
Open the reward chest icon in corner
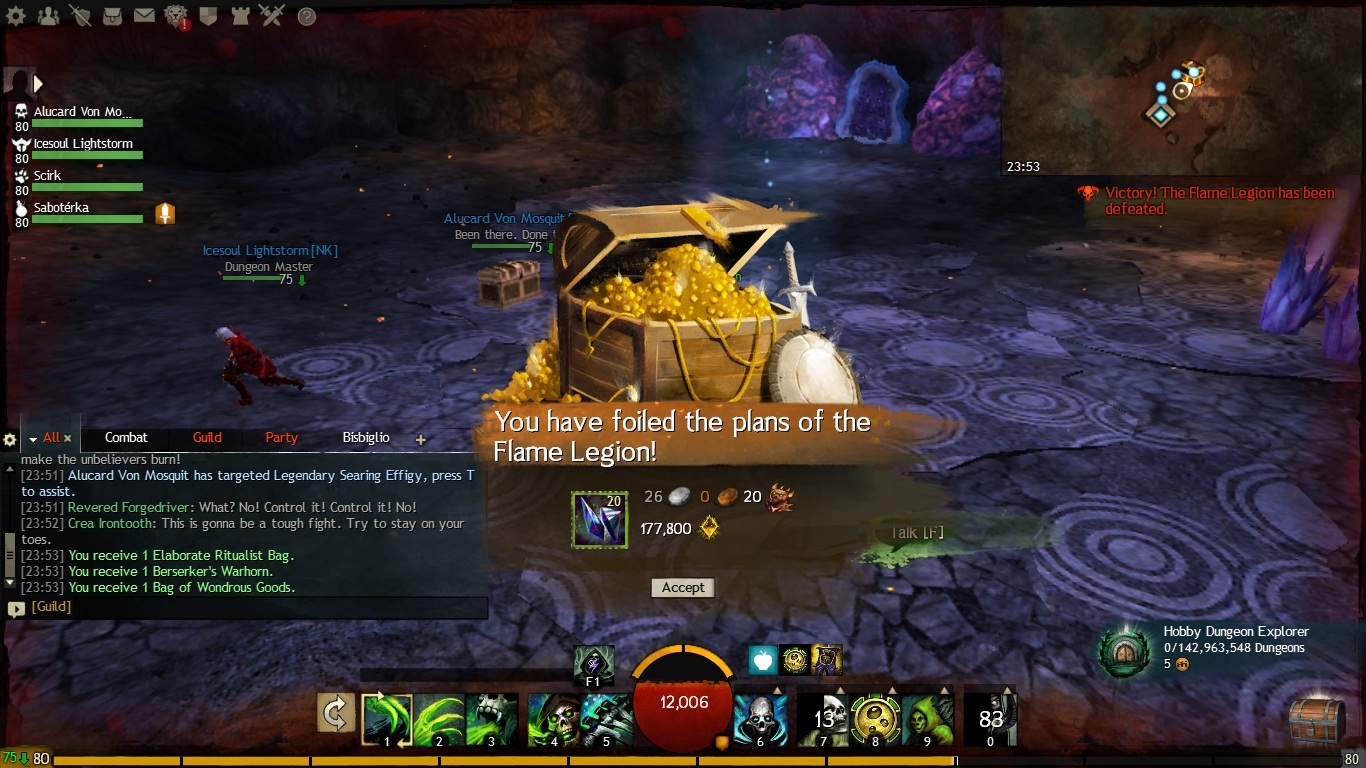tap(1315, 721)
